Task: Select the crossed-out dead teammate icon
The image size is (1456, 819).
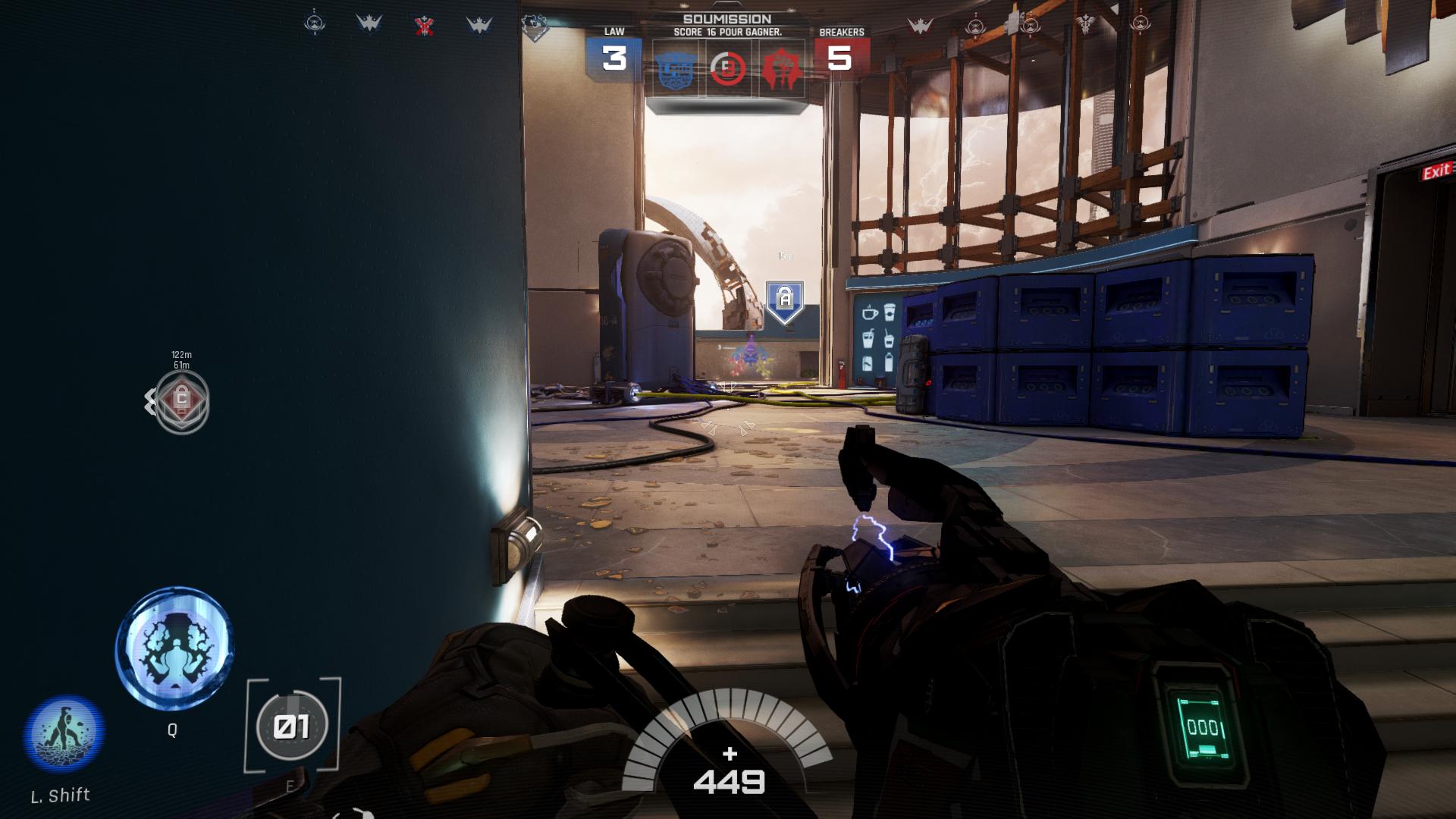Action: (424, 26)
